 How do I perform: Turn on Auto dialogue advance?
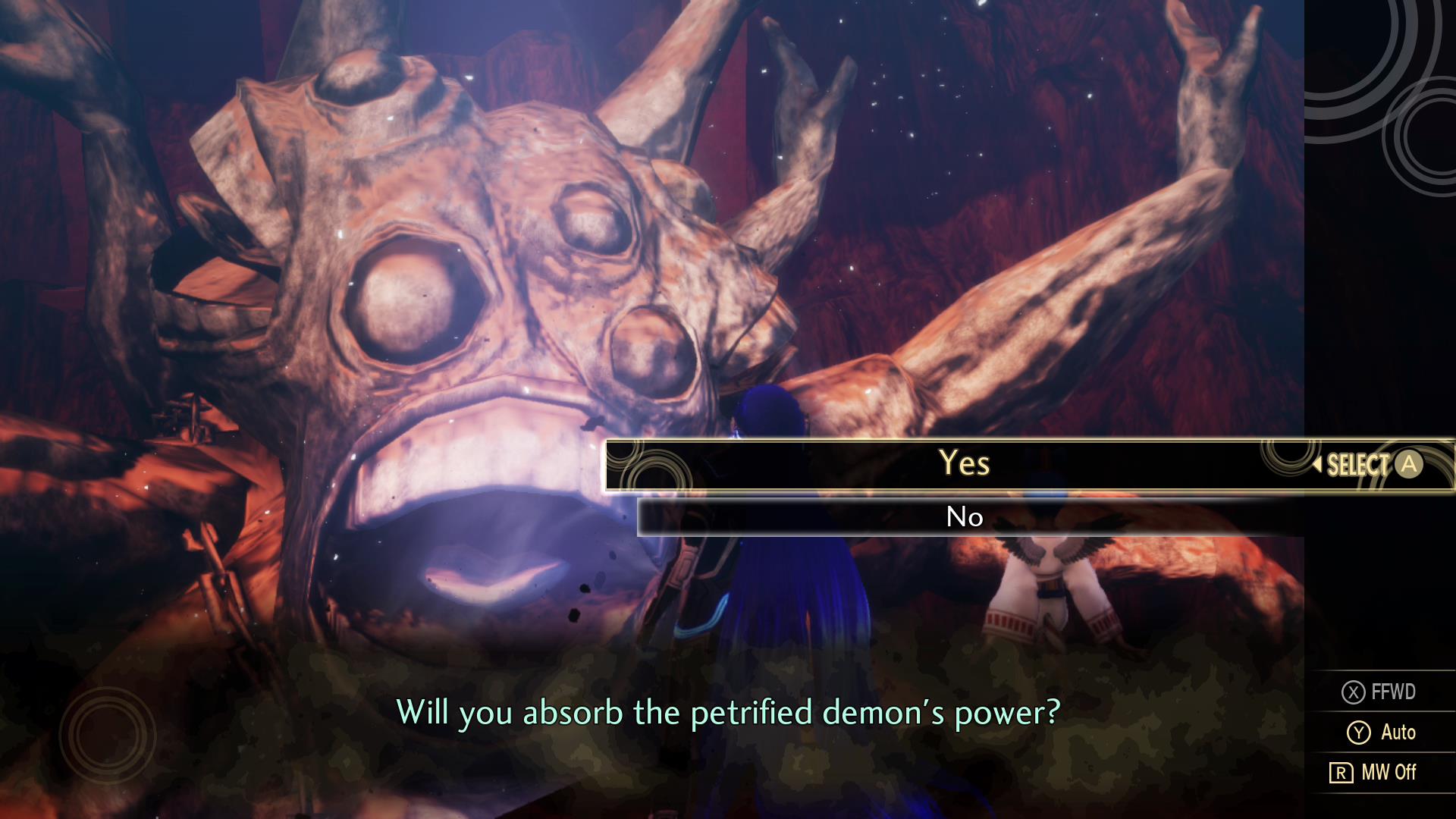[1382, 732]
